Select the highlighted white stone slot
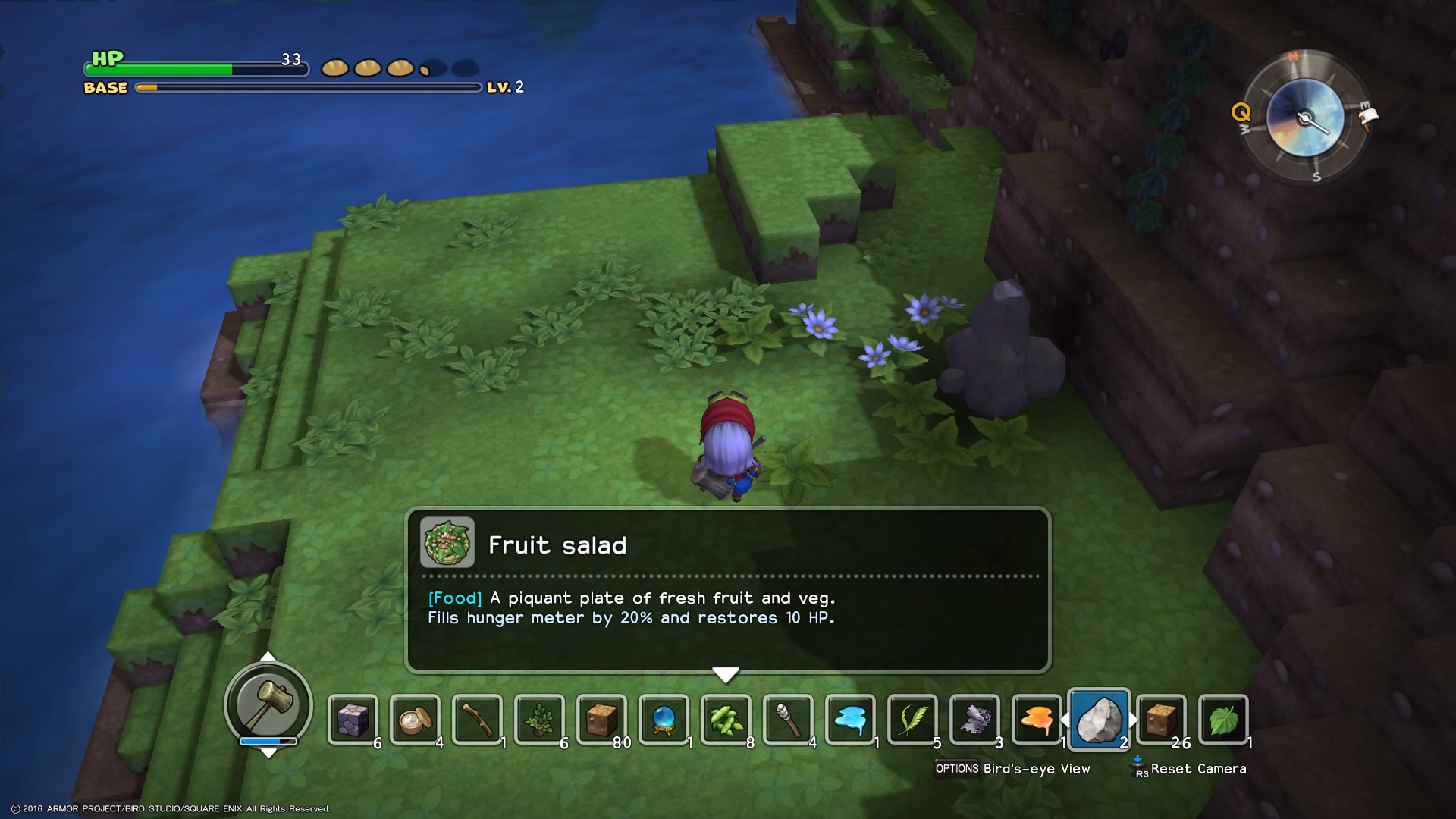This screenshot has height=819, width=1456. pyautogui.click(x=1099, y=719)
